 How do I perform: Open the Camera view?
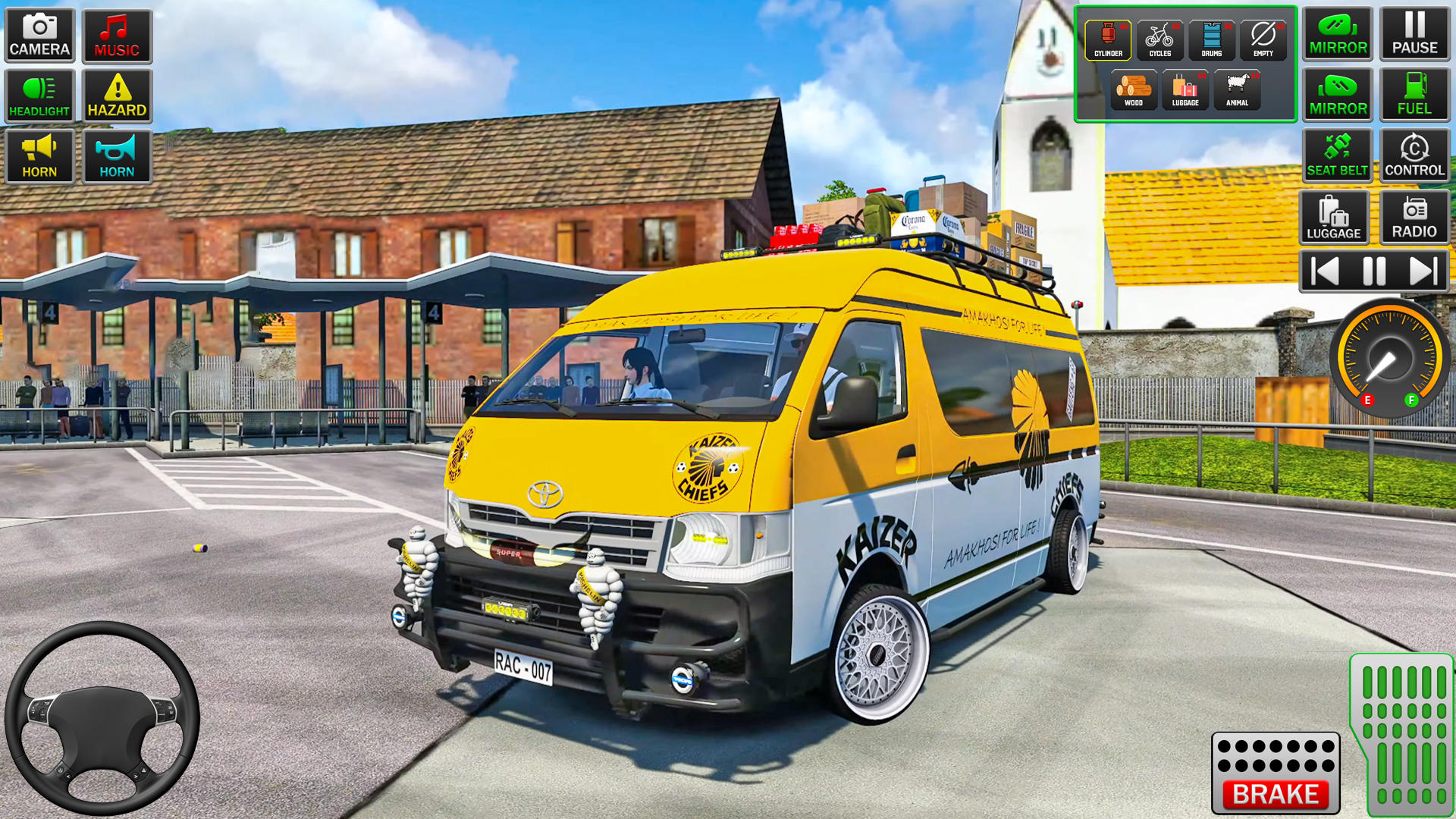point(39,36)
